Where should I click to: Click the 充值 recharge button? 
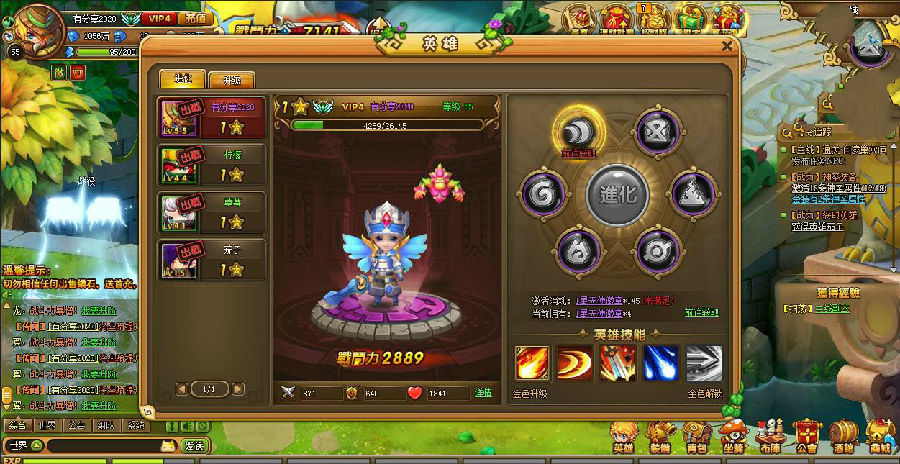point(196,18)
